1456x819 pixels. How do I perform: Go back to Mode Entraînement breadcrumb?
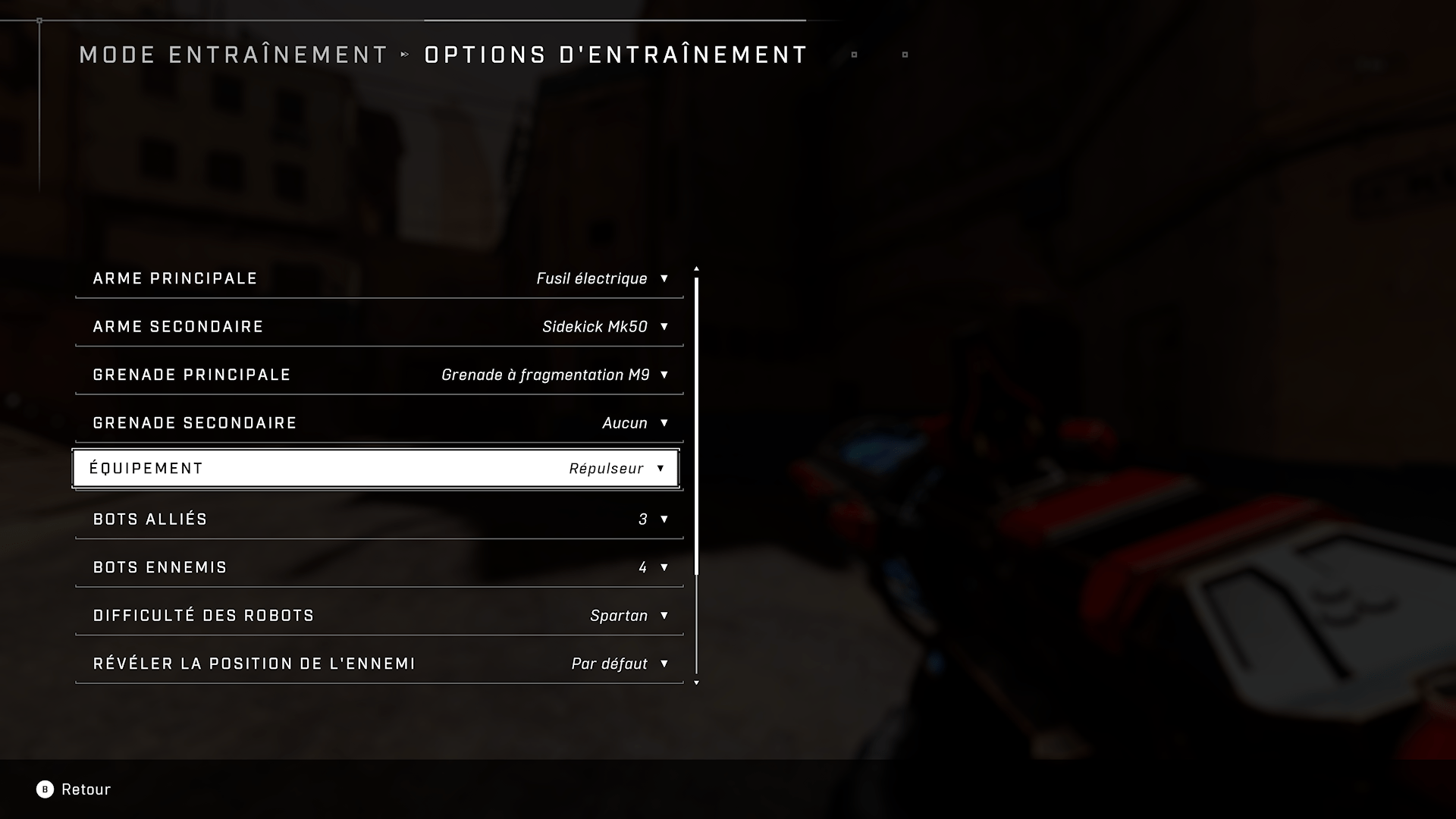[x=234, y=55]
